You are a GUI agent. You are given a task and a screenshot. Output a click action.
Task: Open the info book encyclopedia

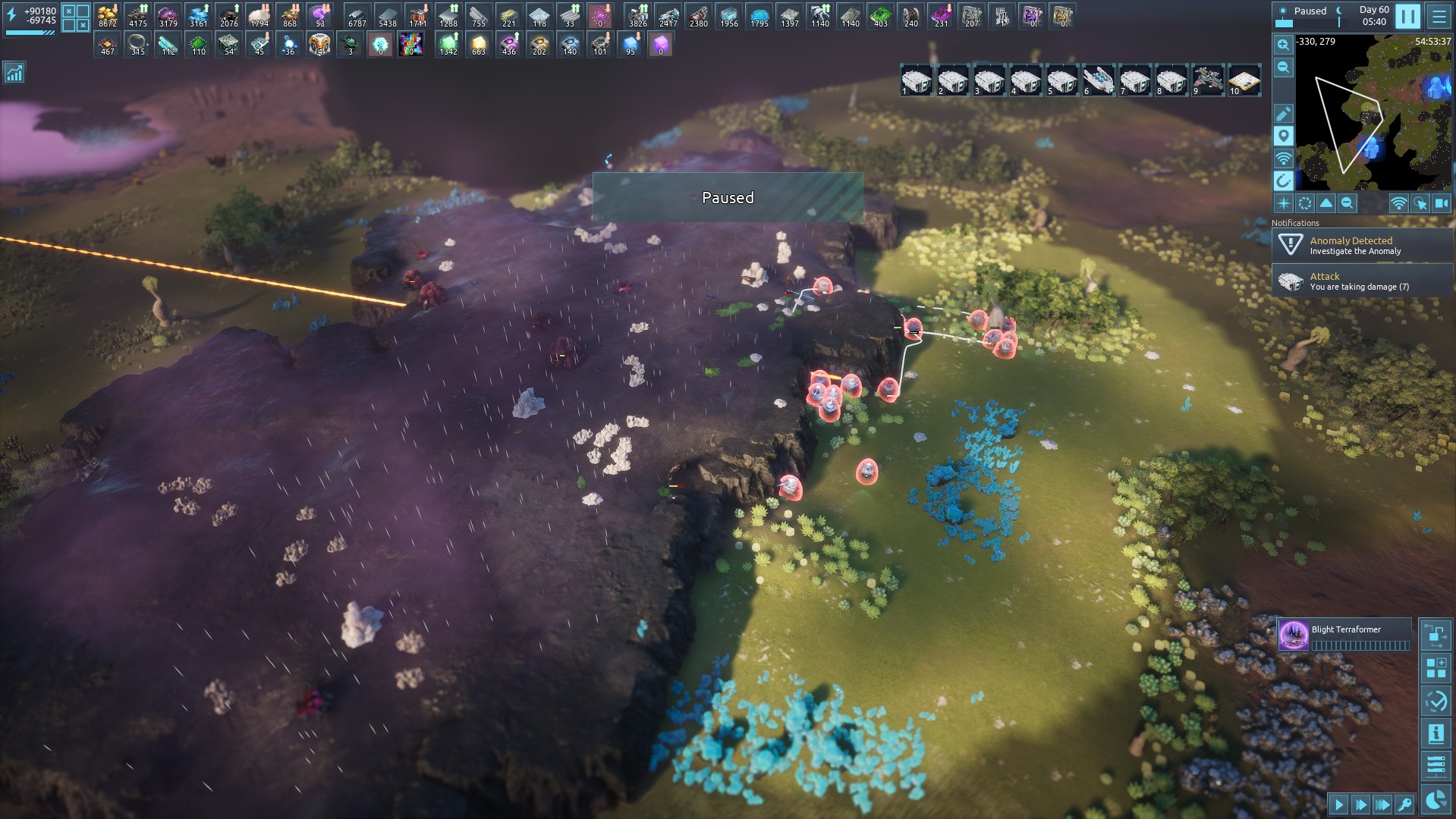[1436, 733]
